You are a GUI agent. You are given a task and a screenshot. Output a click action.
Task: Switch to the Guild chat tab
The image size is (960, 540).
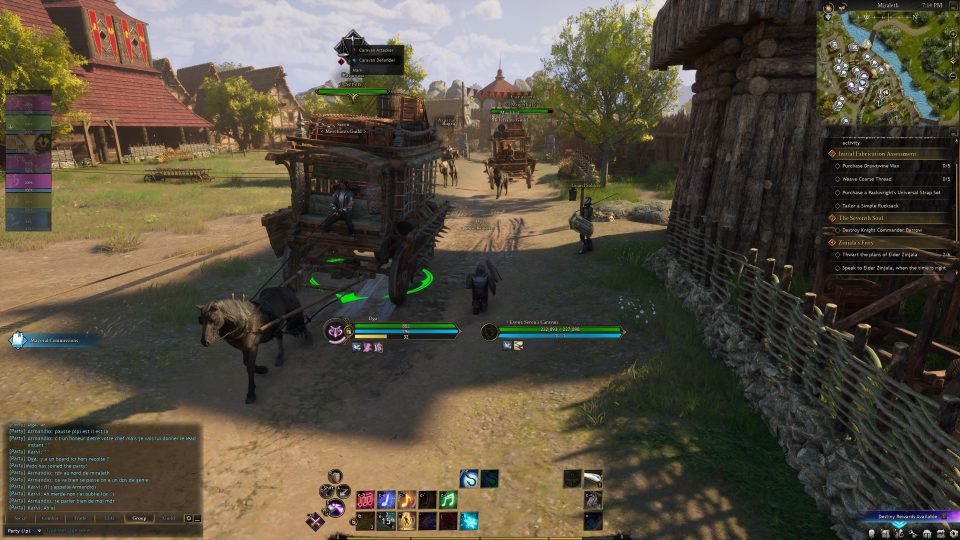click(169, 518)
